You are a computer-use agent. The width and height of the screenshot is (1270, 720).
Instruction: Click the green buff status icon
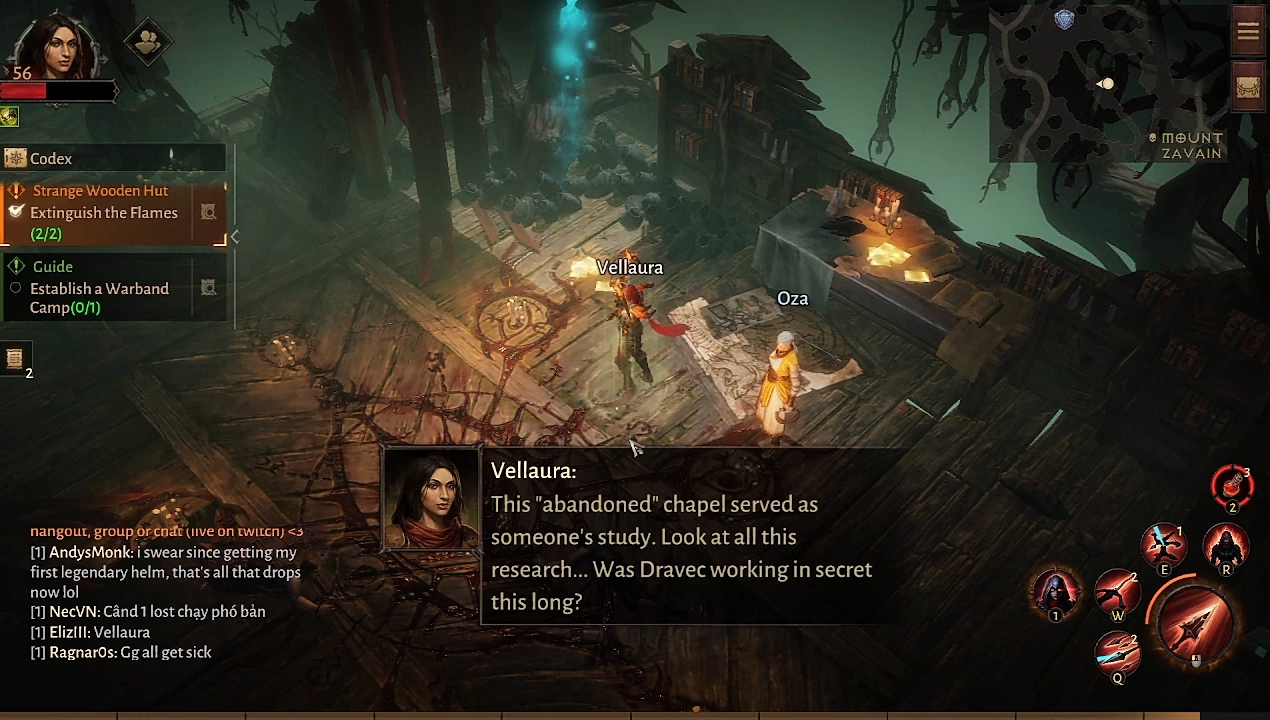tap(10, 118)
